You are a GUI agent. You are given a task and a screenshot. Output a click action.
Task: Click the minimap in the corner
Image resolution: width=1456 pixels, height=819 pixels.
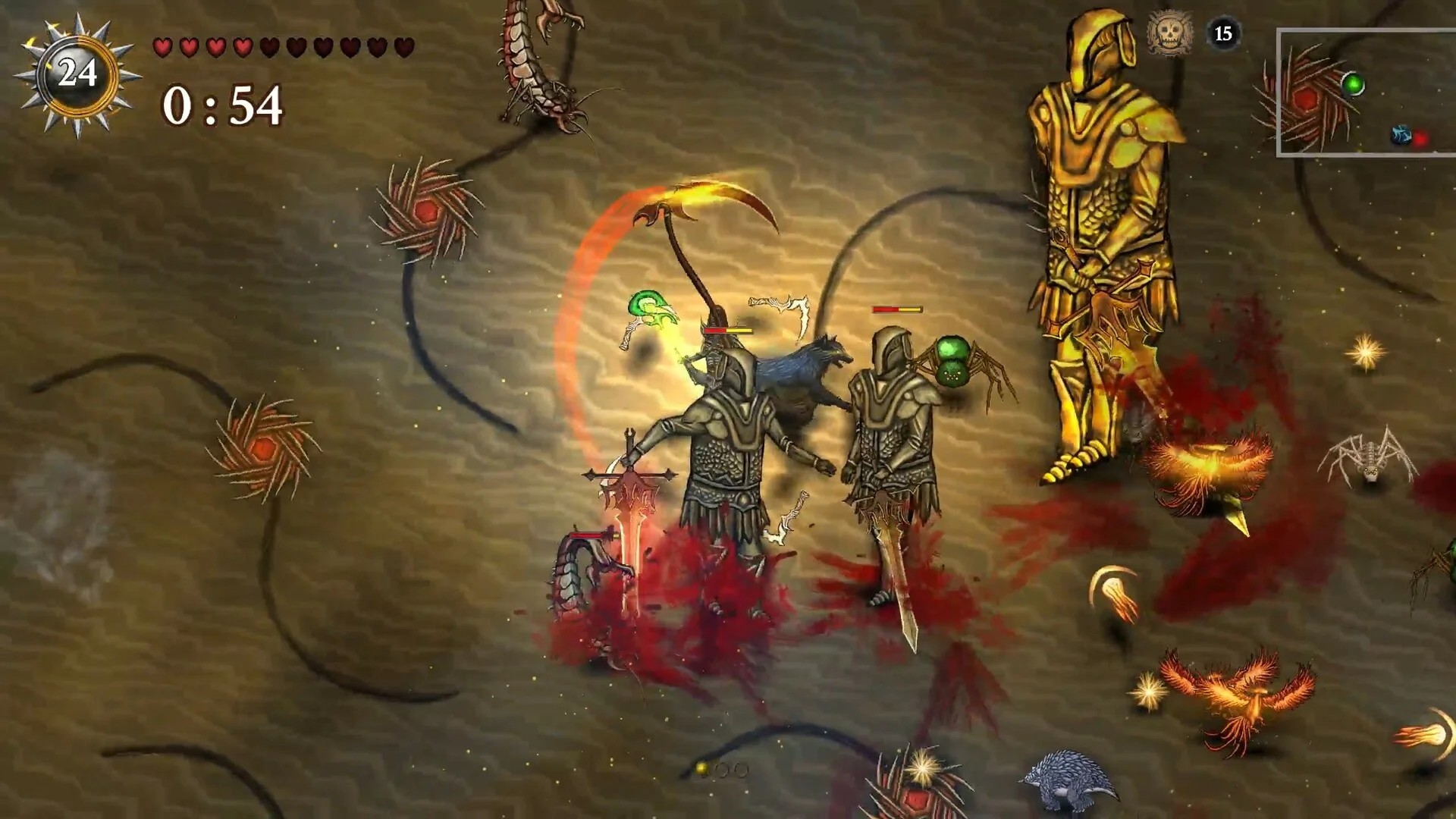1366,93
